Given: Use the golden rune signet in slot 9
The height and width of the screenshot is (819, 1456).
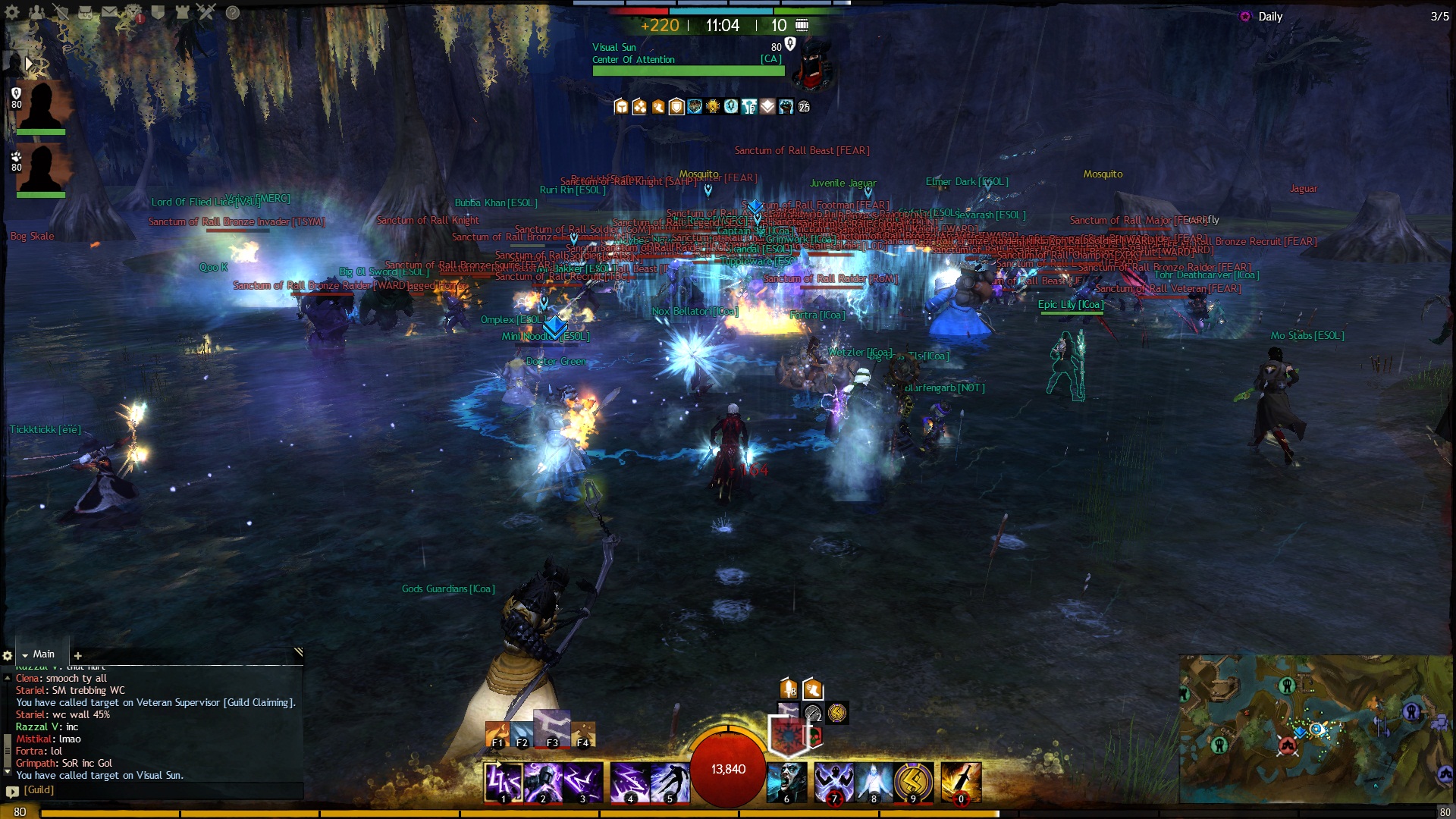Looking at the screenshot, I should point(913,782).
